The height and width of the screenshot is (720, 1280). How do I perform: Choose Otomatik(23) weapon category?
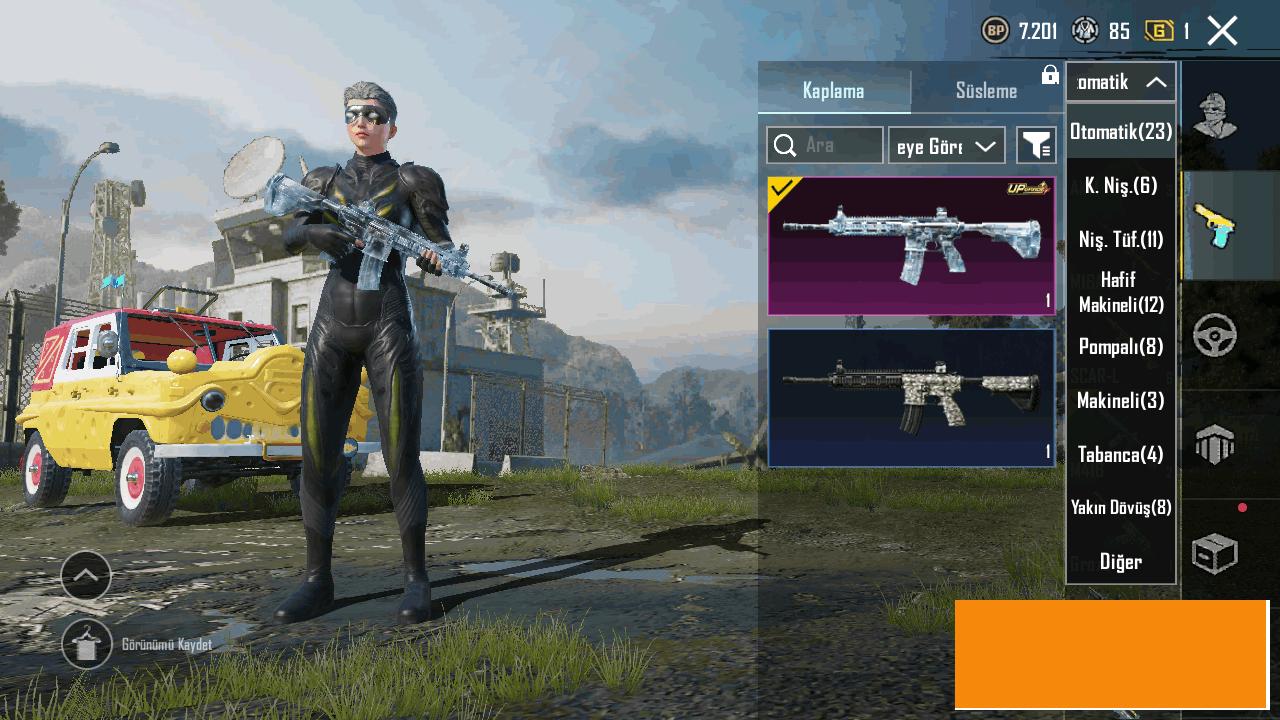tap(1120, 131)
